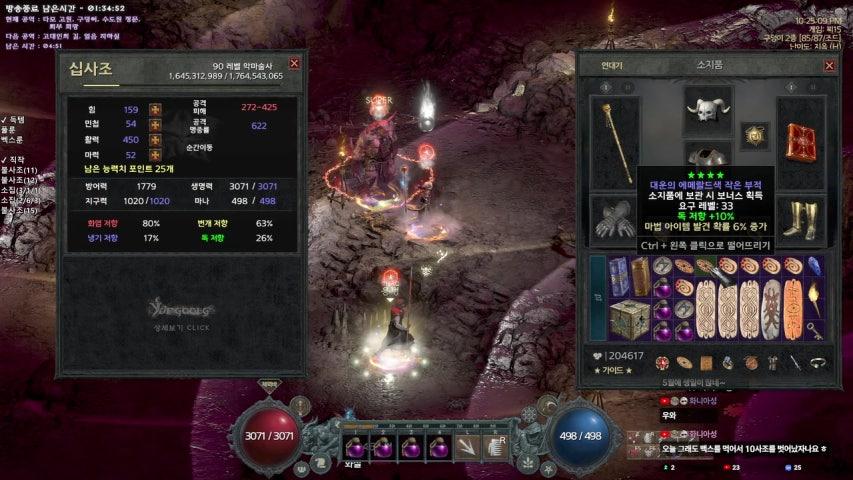Screen dimensions: 853x480
Task: Add a point to energy (마력)
Action: pos(155,155)
